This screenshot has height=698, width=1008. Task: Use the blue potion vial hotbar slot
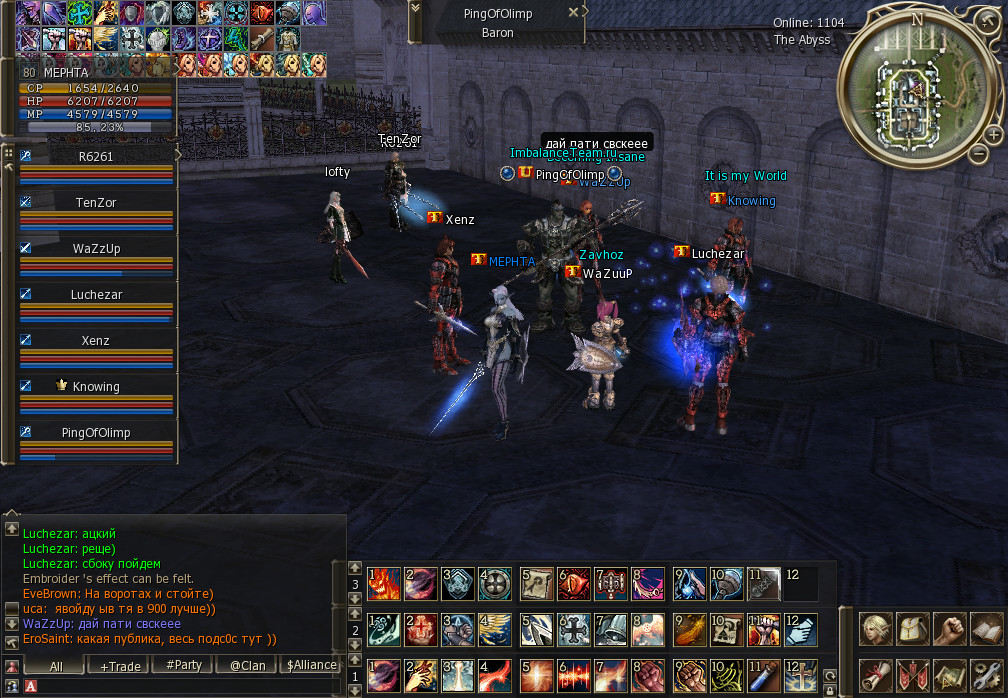764,673
